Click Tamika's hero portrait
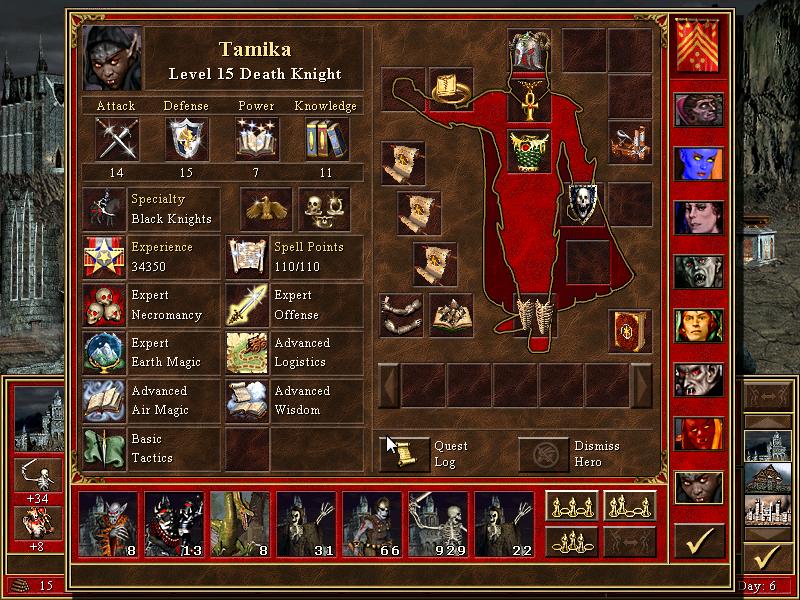The height and width of the screenshot is (600, 800). coord(113,58)
